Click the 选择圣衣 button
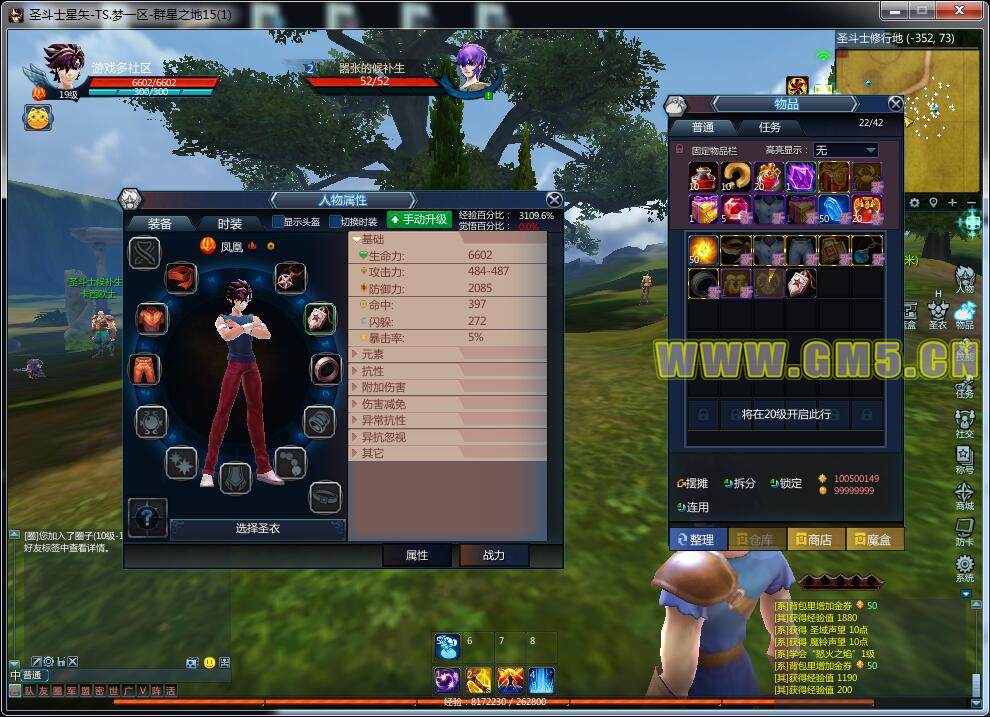The width and height of the screenshot is (990, 717). (x=257, y=528)
